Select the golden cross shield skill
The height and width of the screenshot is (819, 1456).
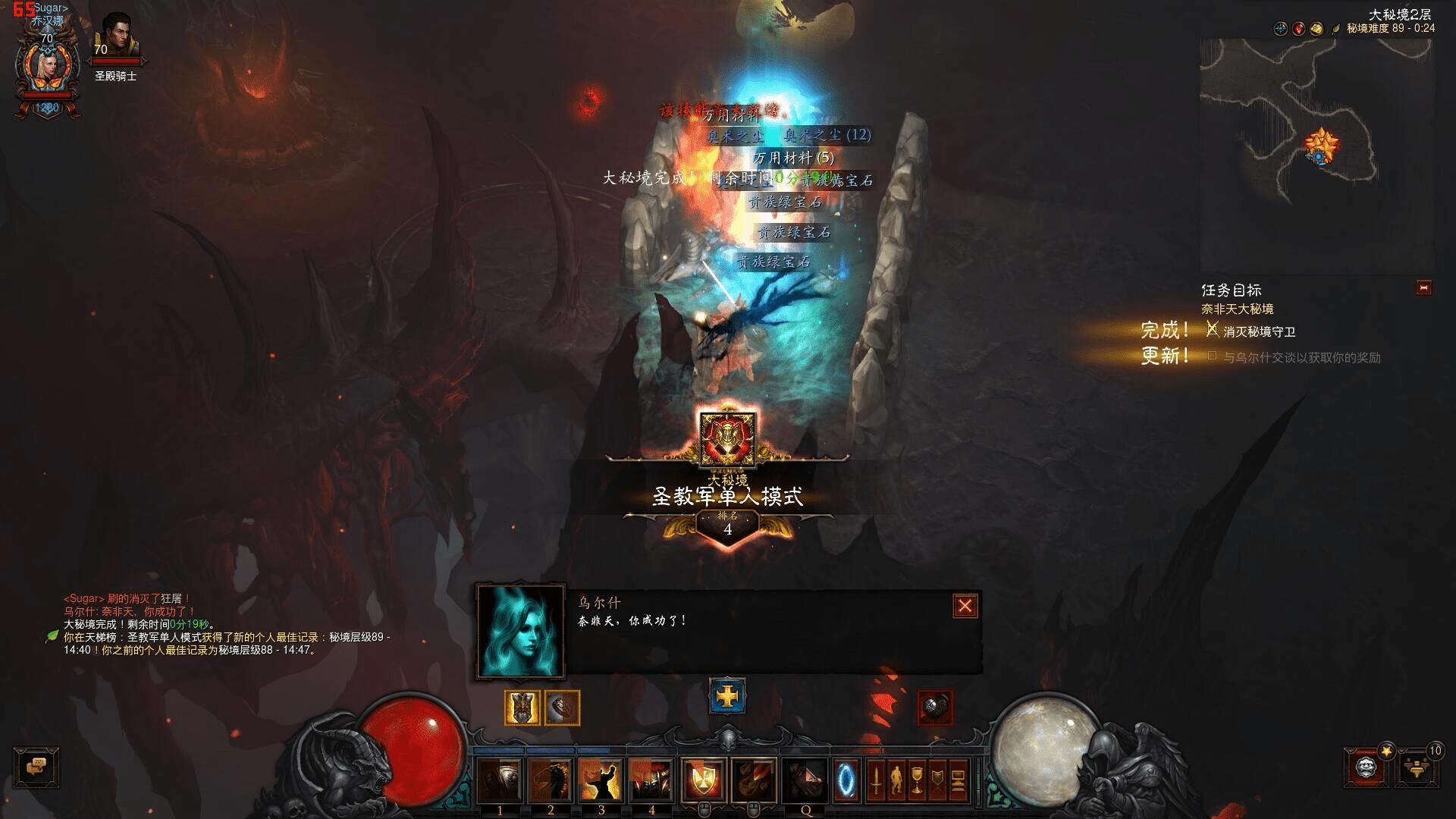point(703,780)
